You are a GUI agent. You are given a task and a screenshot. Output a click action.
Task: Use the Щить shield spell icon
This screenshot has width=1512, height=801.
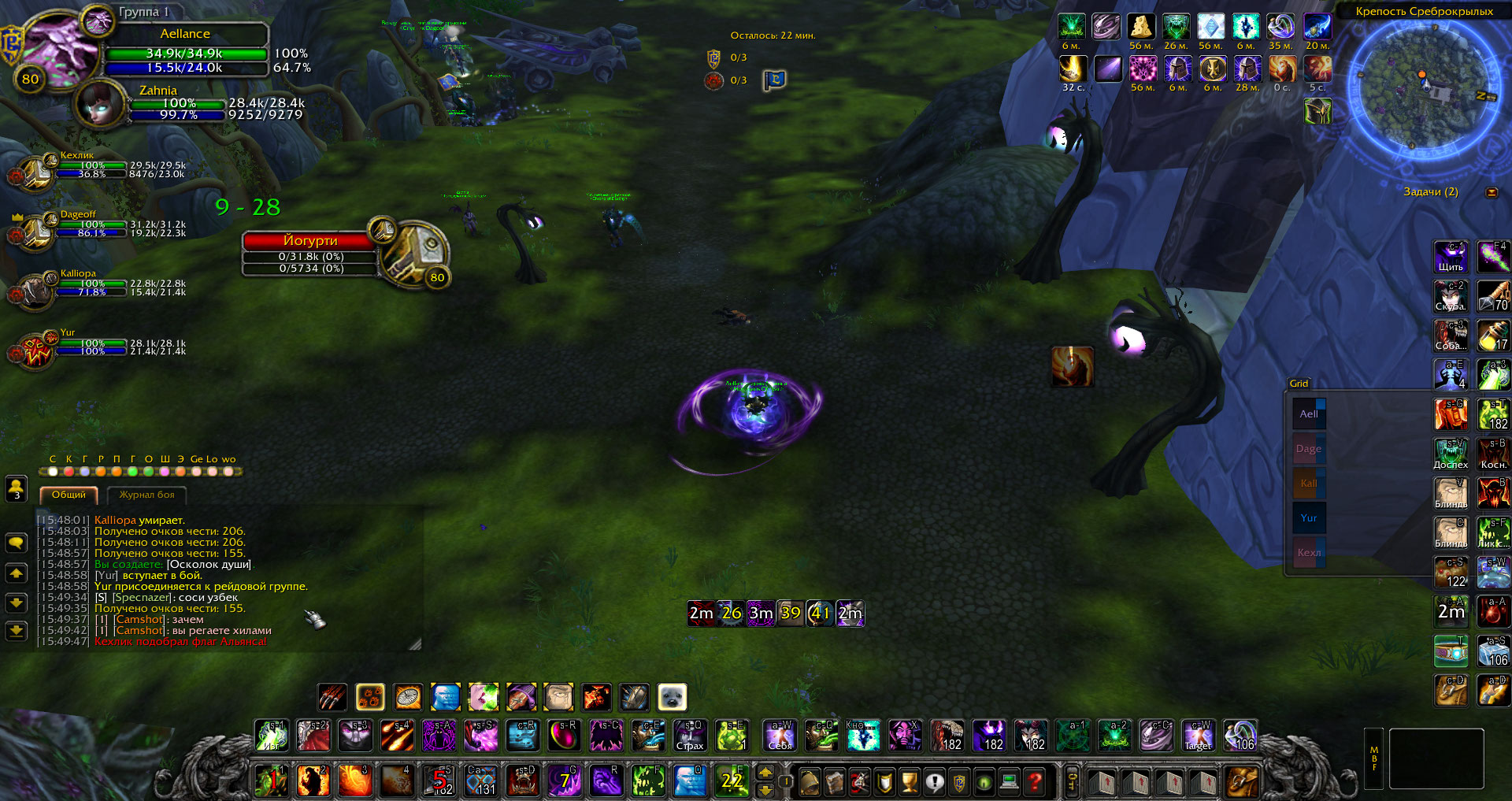[1450, 257]
